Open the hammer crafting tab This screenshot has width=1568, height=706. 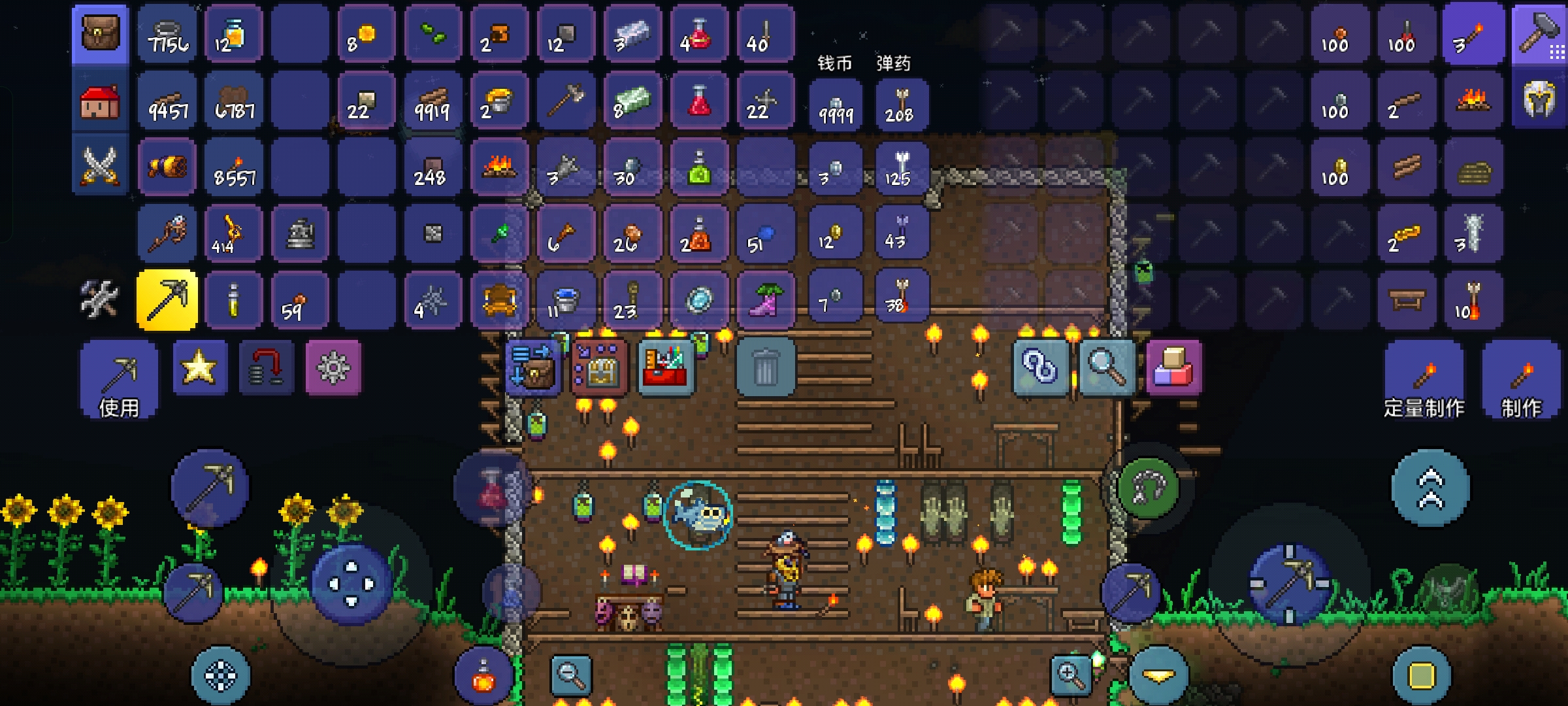[x=1539, y=34]
